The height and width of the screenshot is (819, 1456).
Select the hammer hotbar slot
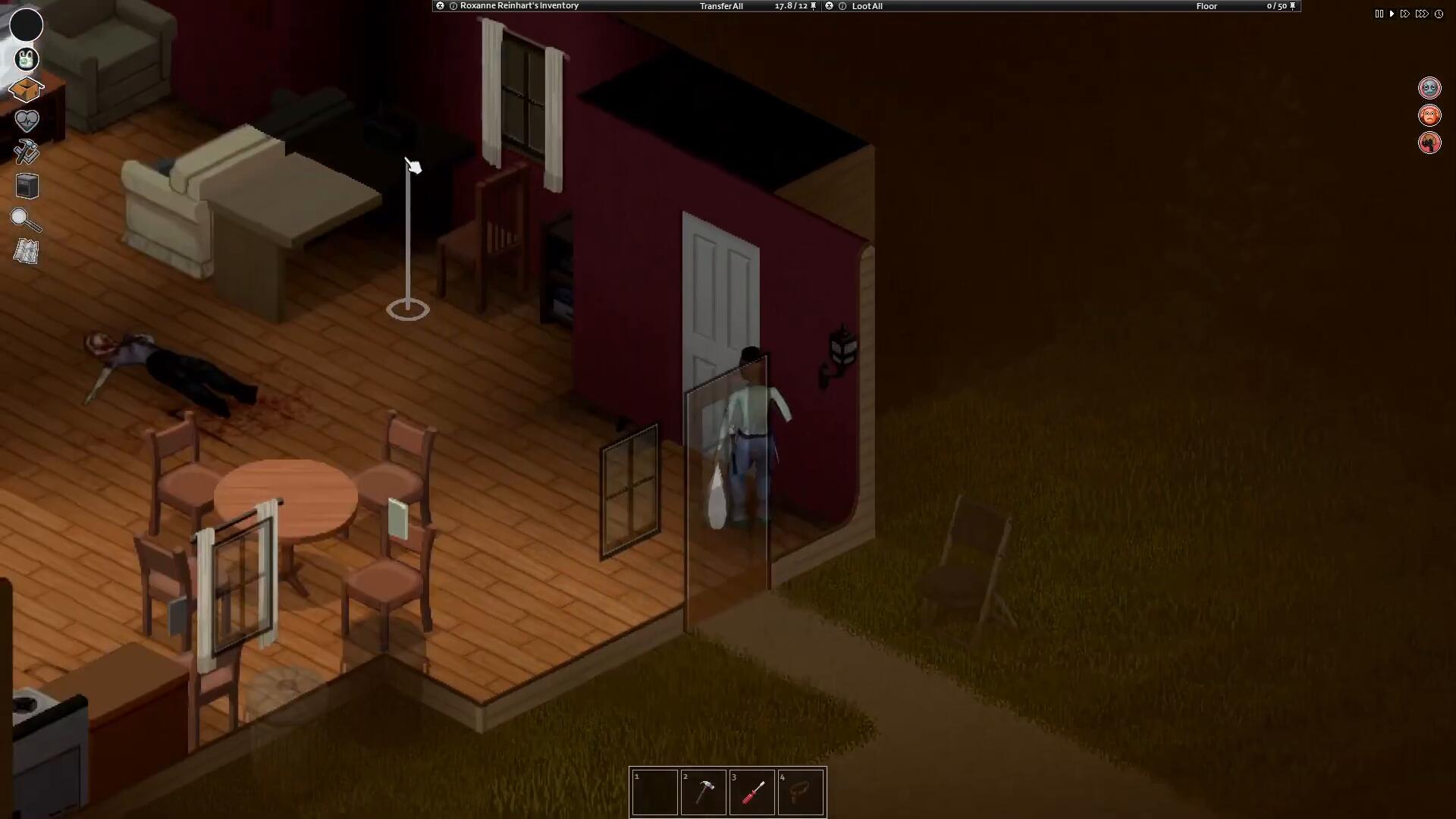pos(703,792)
